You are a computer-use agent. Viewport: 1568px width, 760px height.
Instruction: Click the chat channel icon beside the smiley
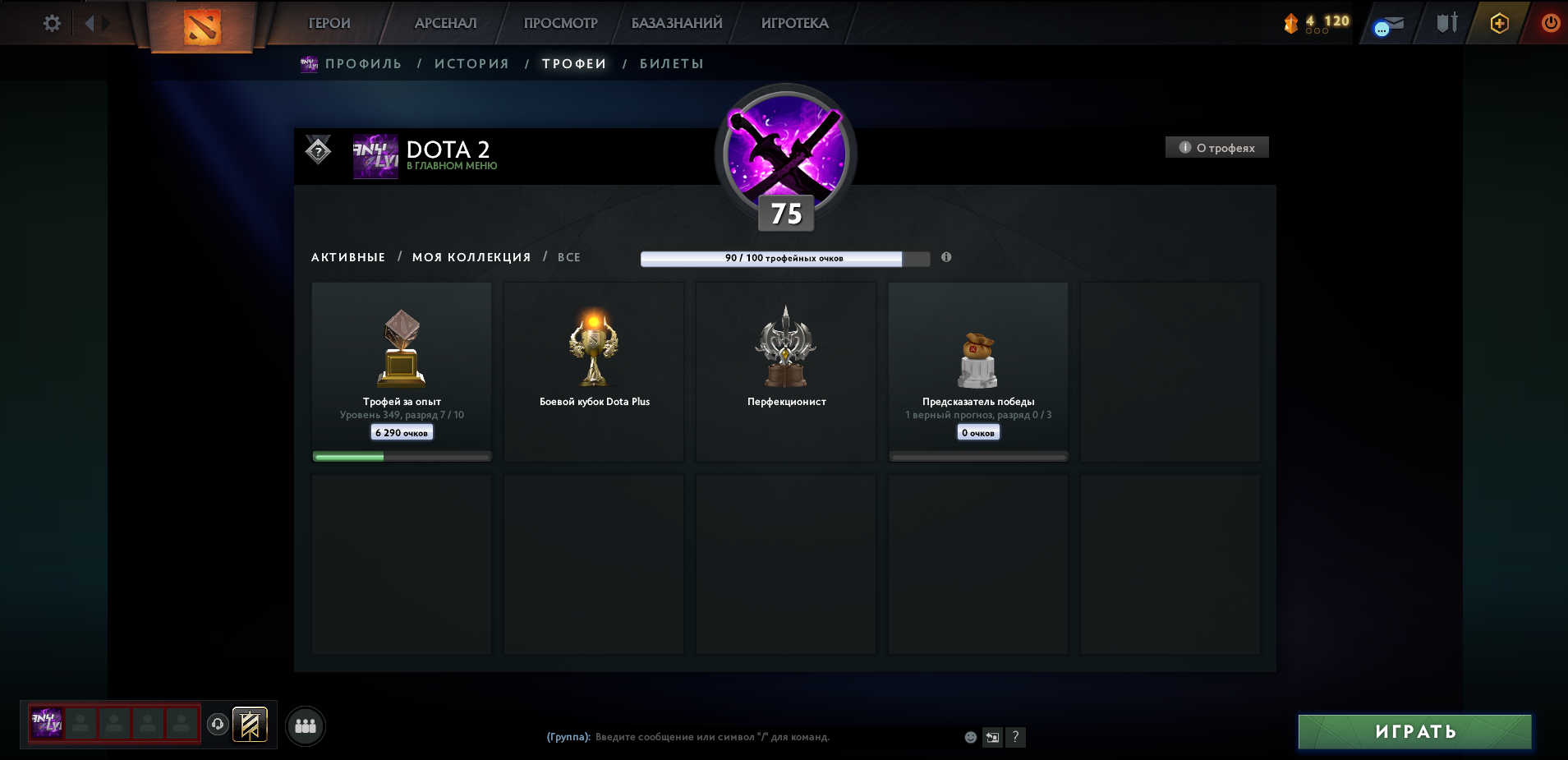click(991, 738)
